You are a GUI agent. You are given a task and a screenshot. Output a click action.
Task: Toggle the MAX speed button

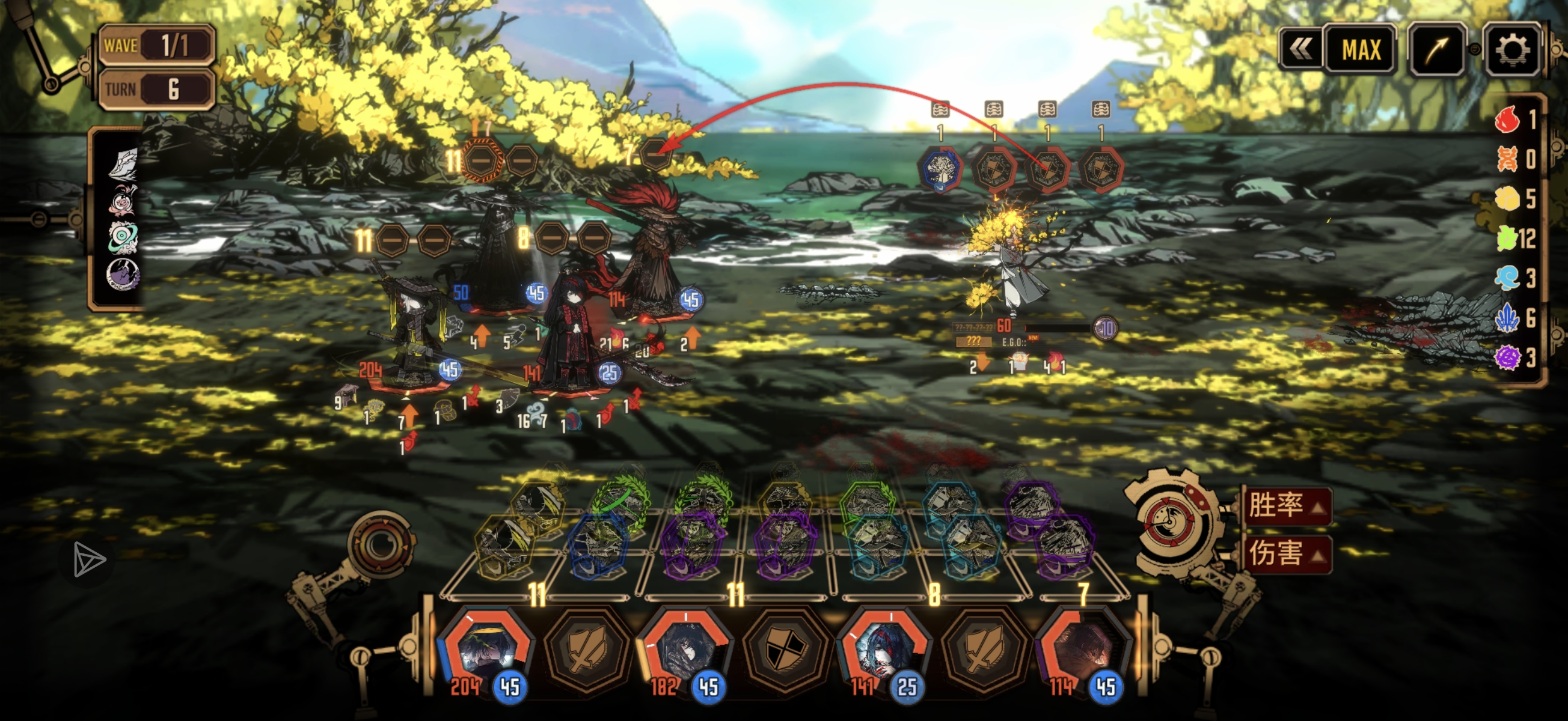pos(1361,50)
